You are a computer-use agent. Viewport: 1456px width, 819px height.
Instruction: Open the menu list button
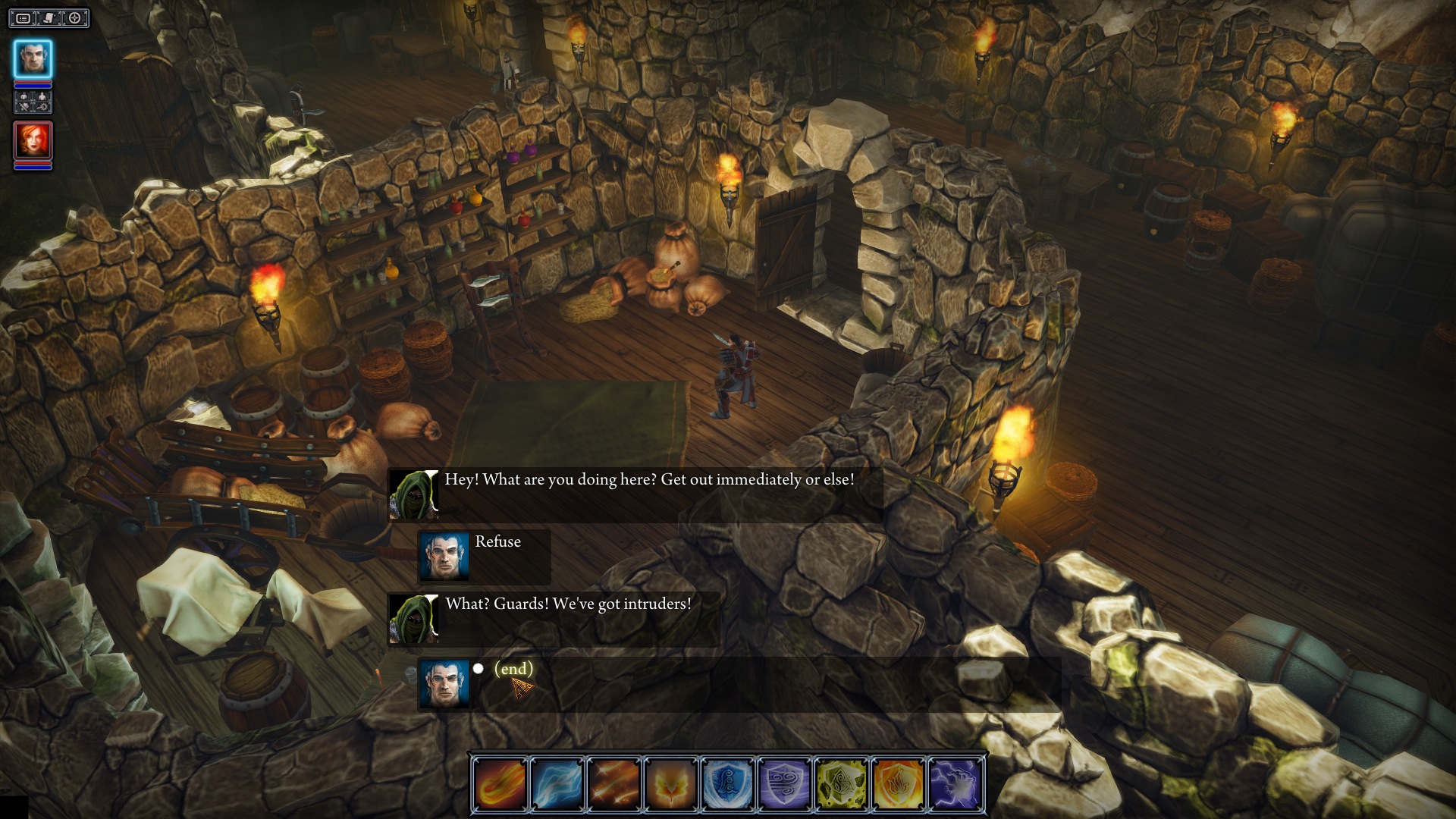[x=24, y=18]
